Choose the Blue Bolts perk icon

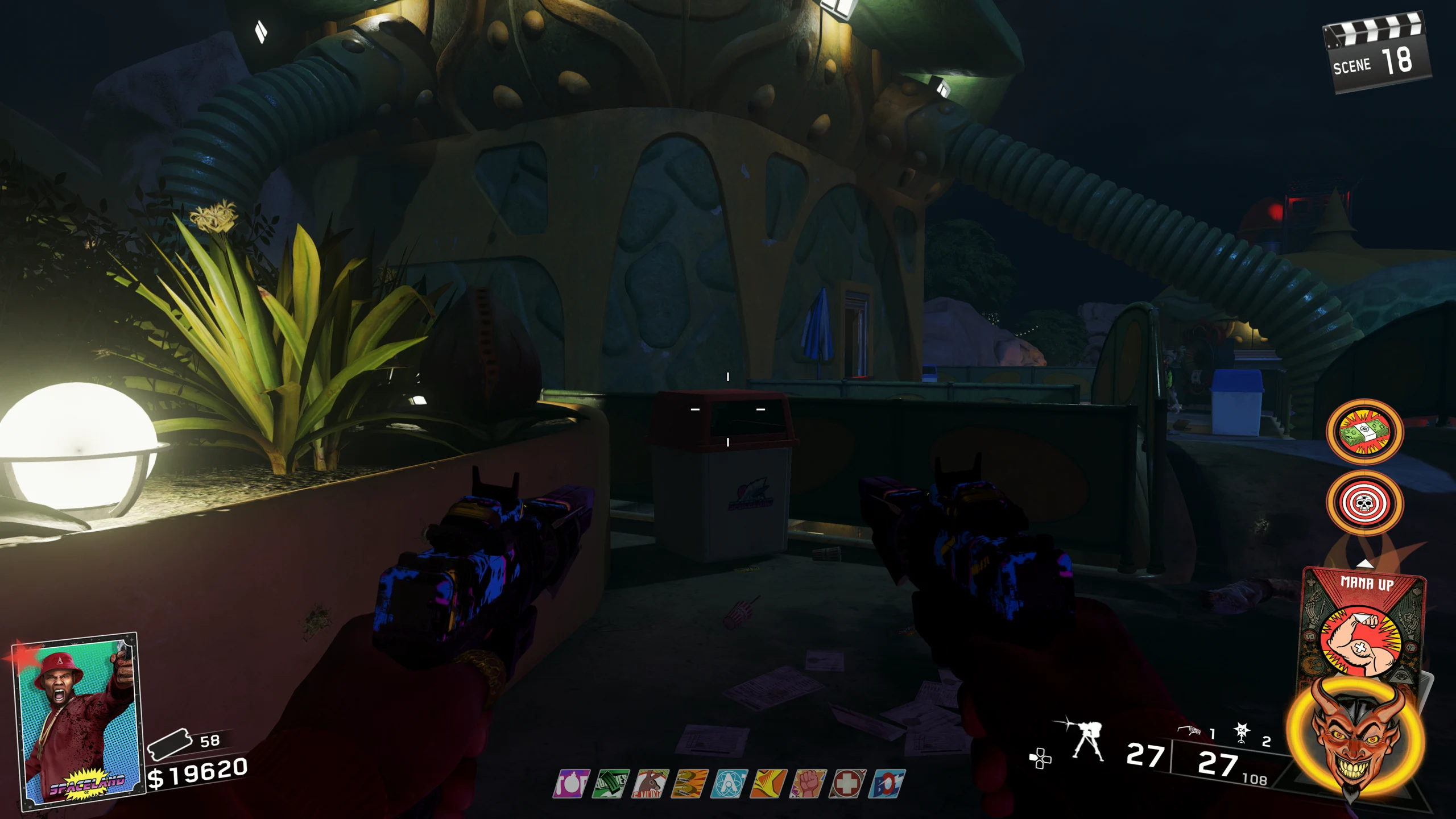[x=887, y=784]
